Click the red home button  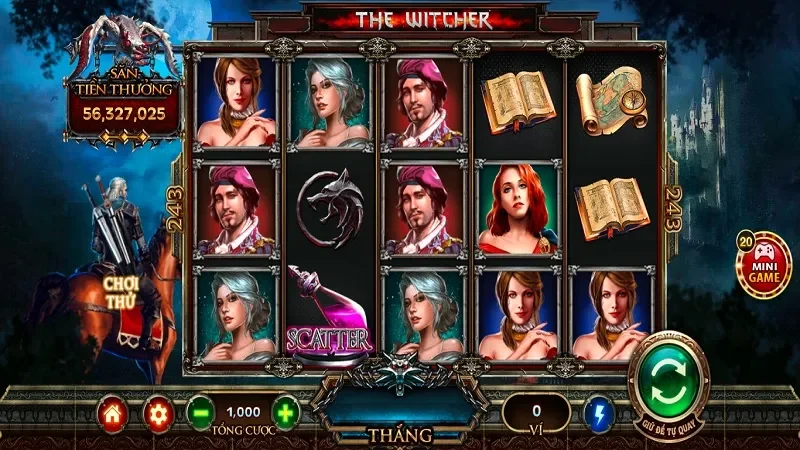113,413
